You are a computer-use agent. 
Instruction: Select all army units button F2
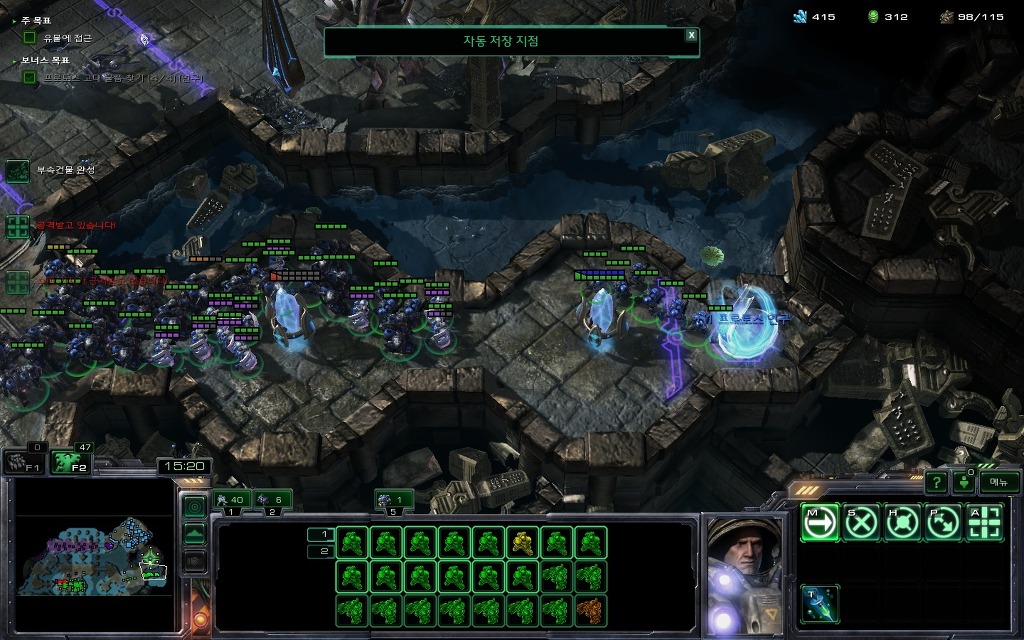(x=71, y=461)
